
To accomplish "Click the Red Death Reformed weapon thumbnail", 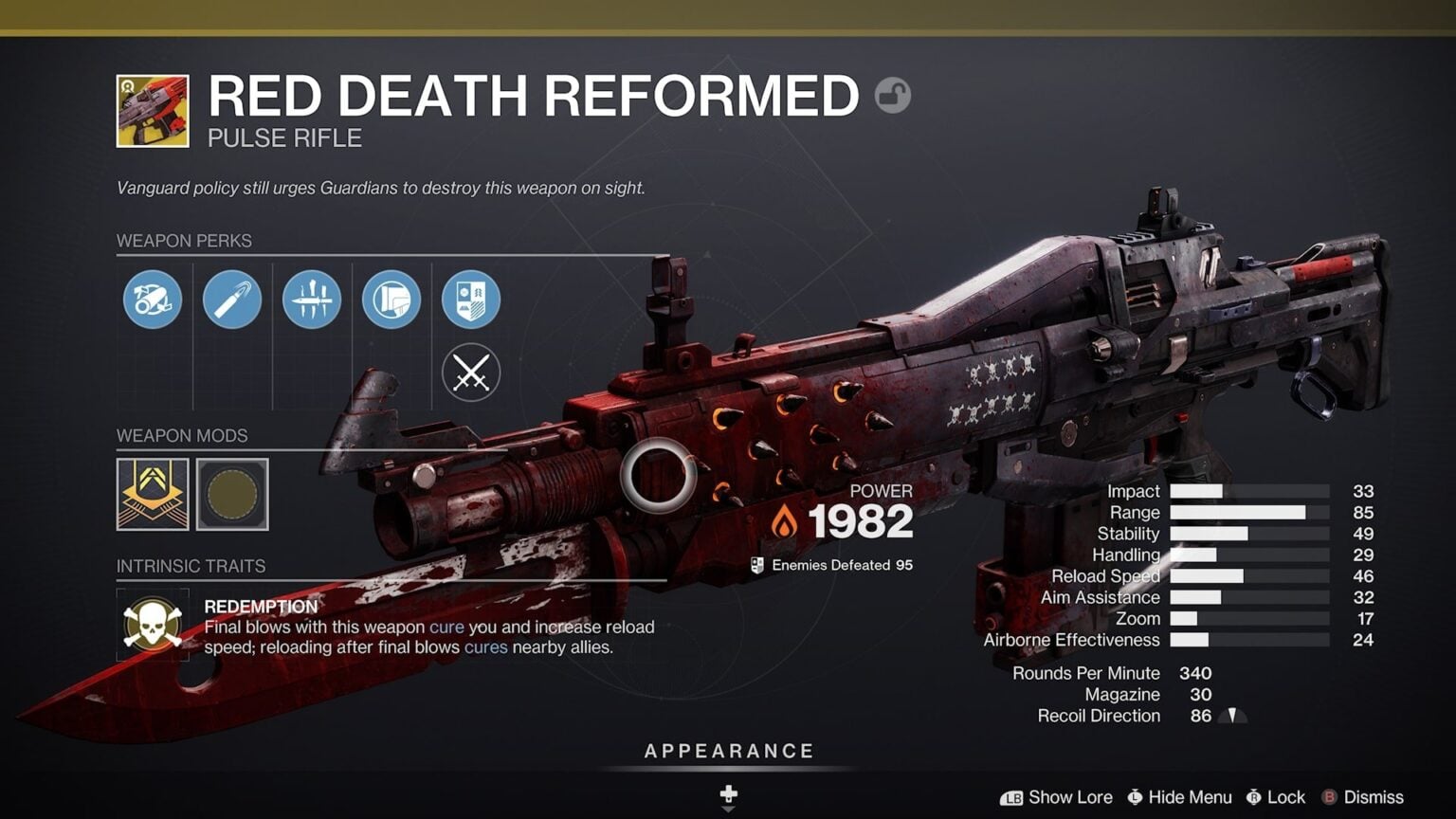I will [152, 112].
